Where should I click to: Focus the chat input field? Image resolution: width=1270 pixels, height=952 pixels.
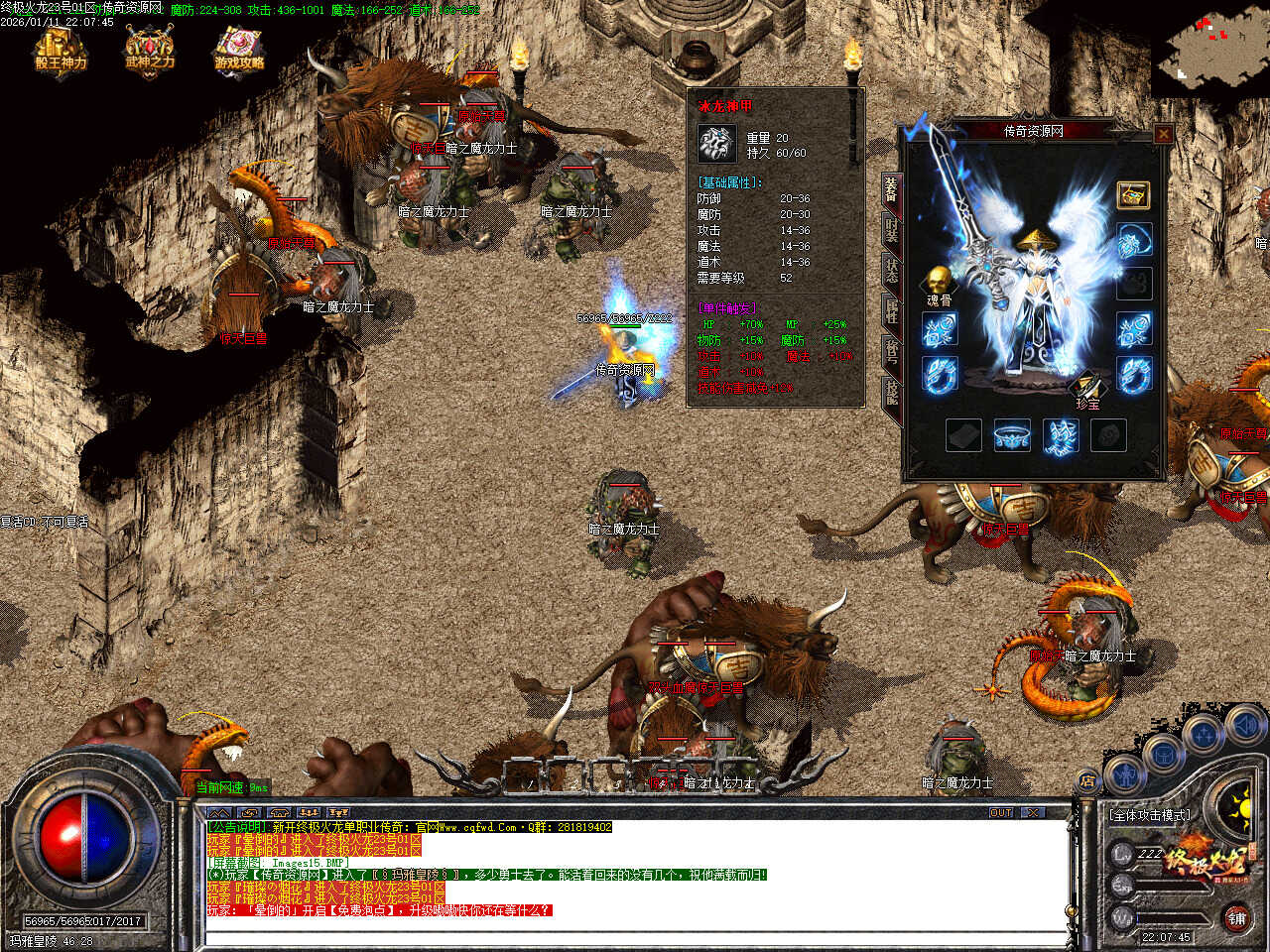click(635, 937)
